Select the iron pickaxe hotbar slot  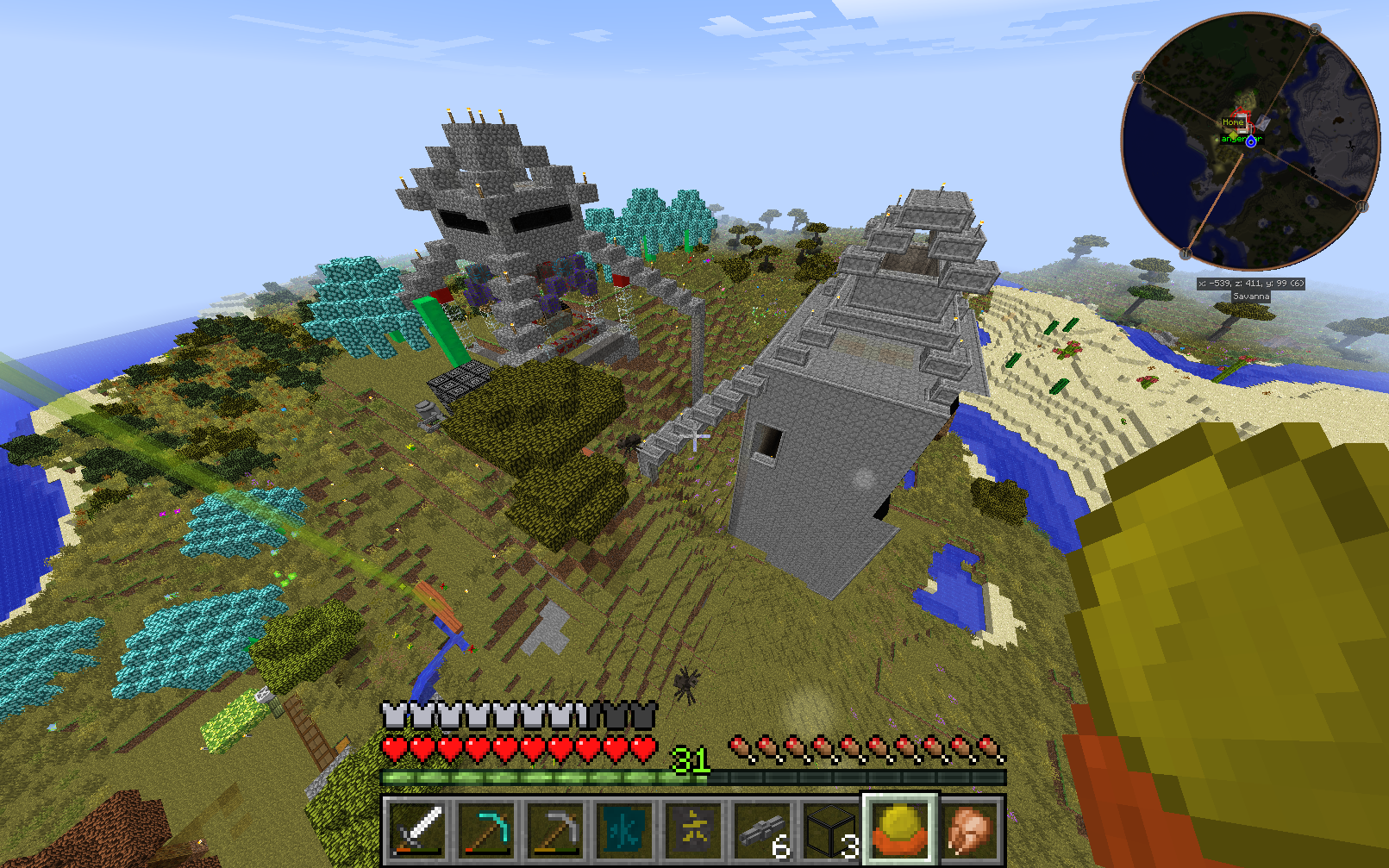[555, 832]
